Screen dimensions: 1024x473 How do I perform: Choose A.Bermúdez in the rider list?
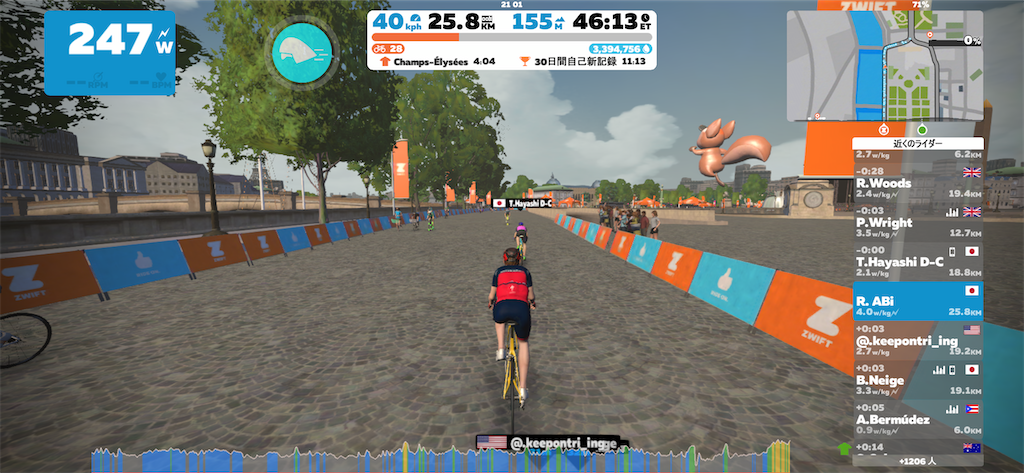(918, 417)
